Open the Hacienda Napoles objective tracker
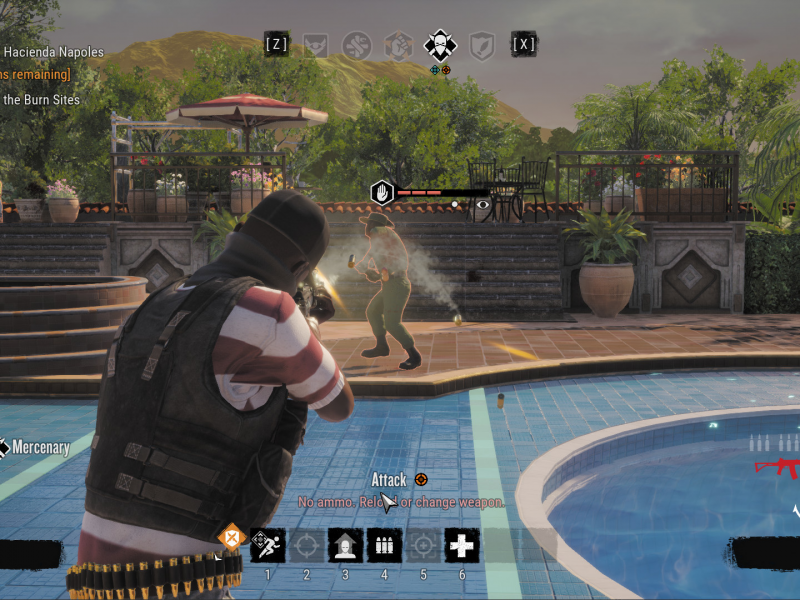 pos(54,52)
